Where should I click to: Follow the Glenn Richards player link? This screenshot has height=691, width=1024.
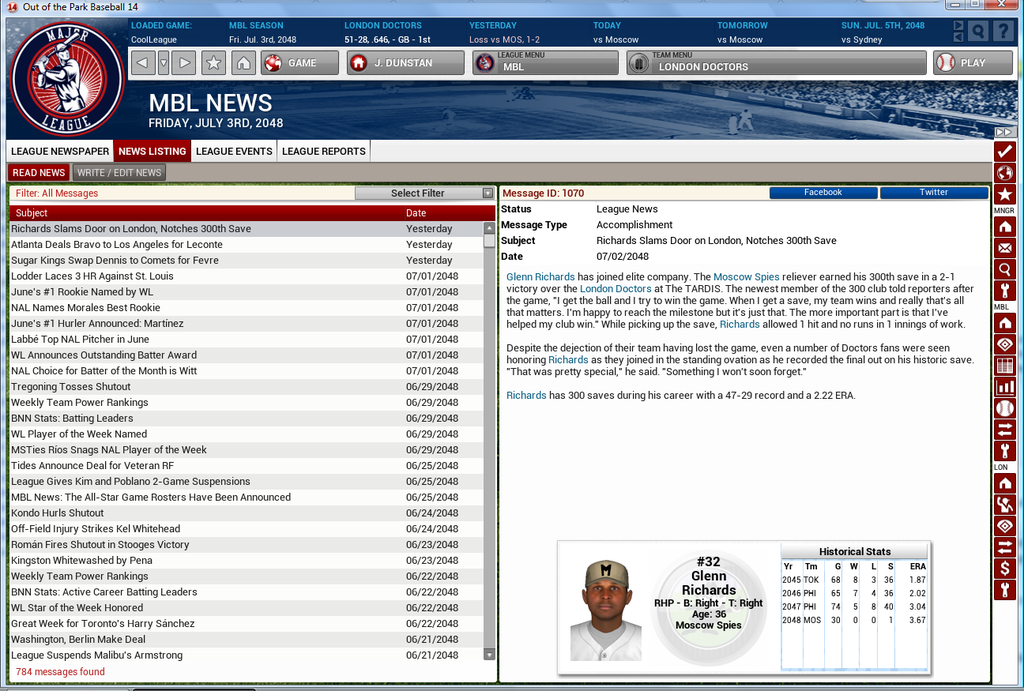click(540, 276)
